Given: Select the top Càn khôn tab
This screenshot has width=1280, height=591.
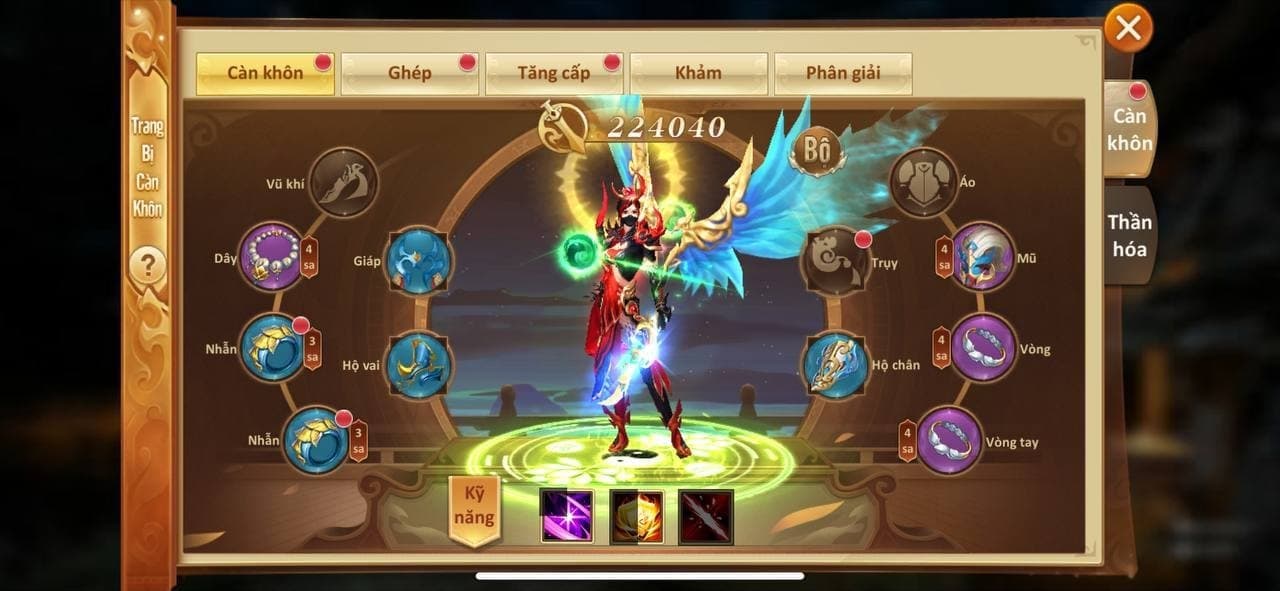Looking at the screenshot, I should 265,74.
